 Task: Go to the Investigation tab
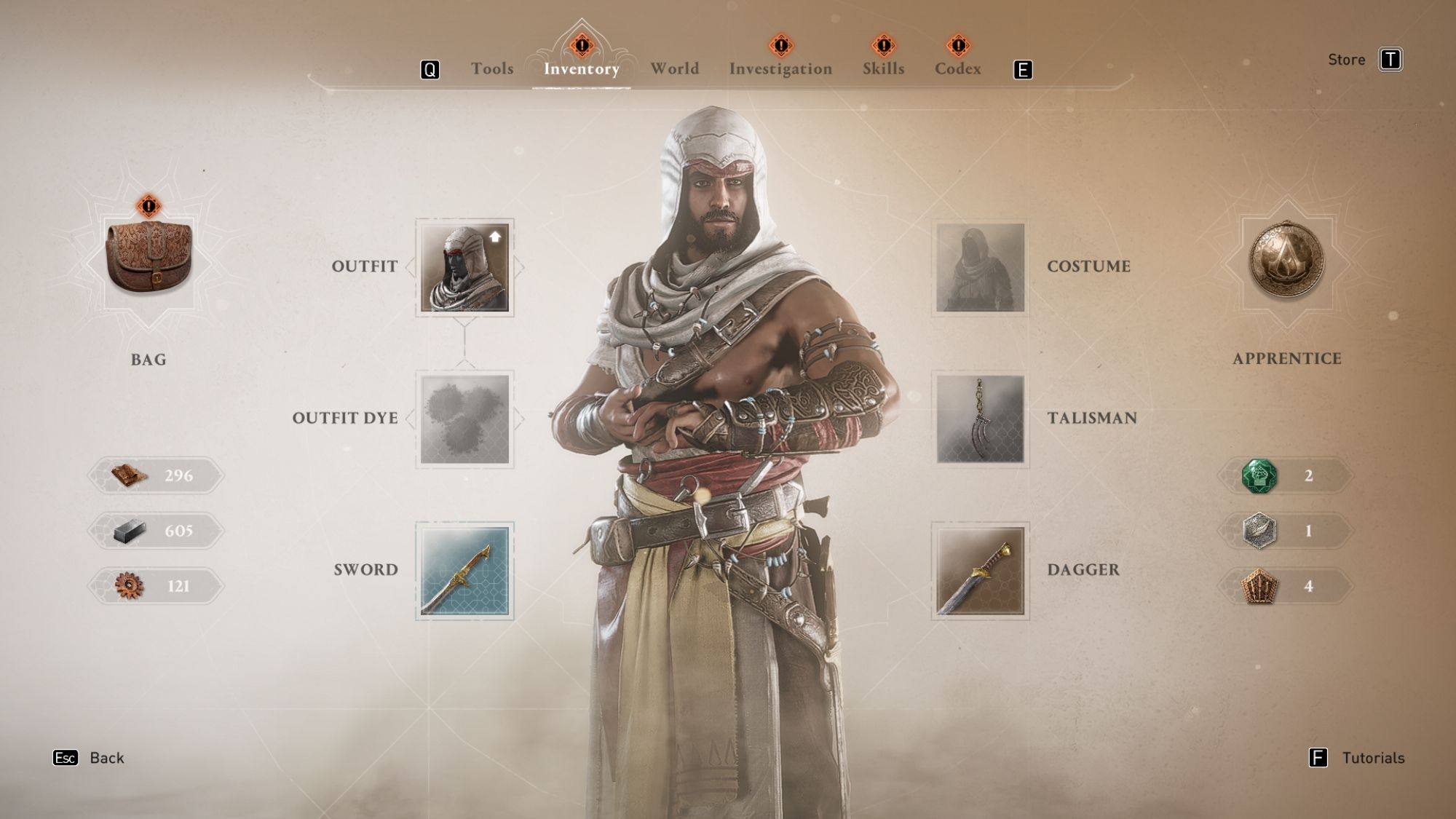tap(780, 68)
